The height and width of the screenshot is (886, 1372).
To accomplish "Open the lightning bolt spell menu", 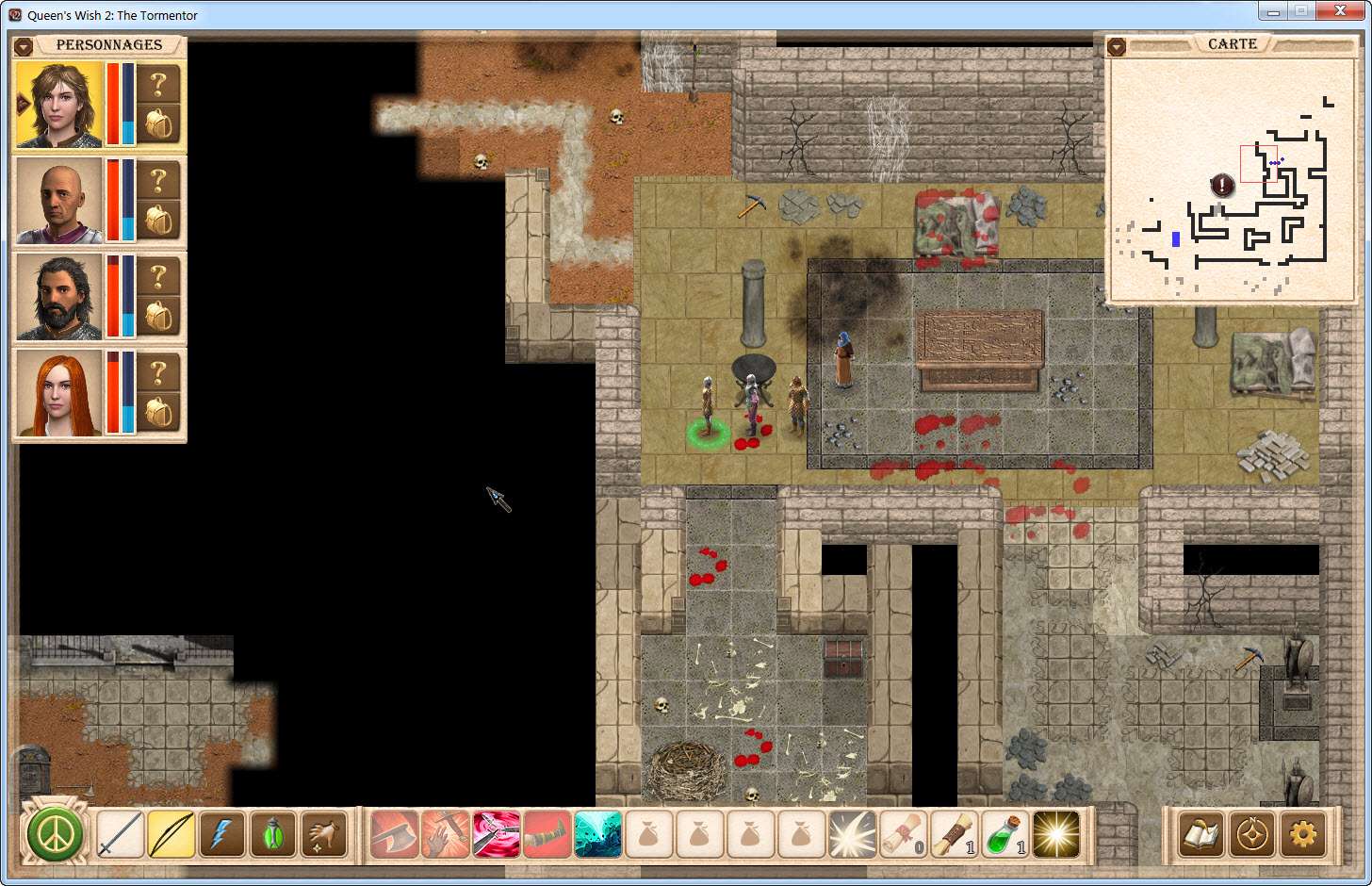I will tap(222, 834).
